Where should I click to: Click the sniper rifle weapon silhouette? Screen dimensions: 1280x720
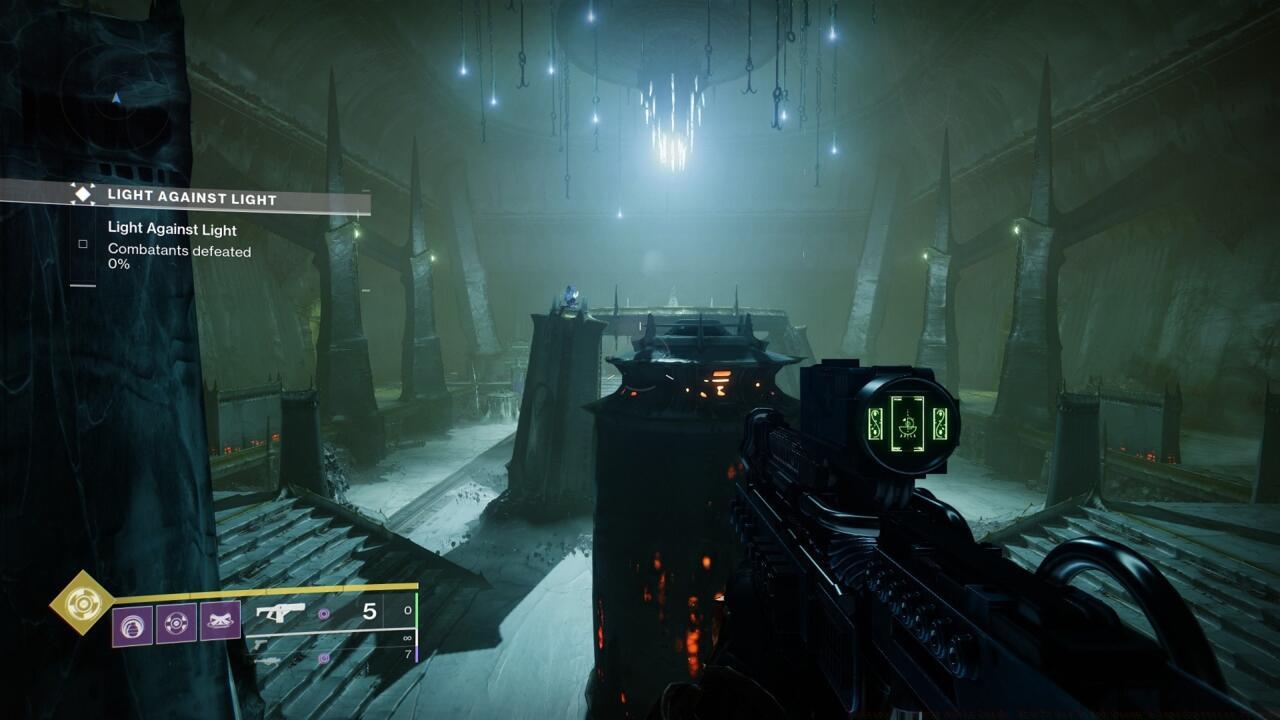[271, 659]
